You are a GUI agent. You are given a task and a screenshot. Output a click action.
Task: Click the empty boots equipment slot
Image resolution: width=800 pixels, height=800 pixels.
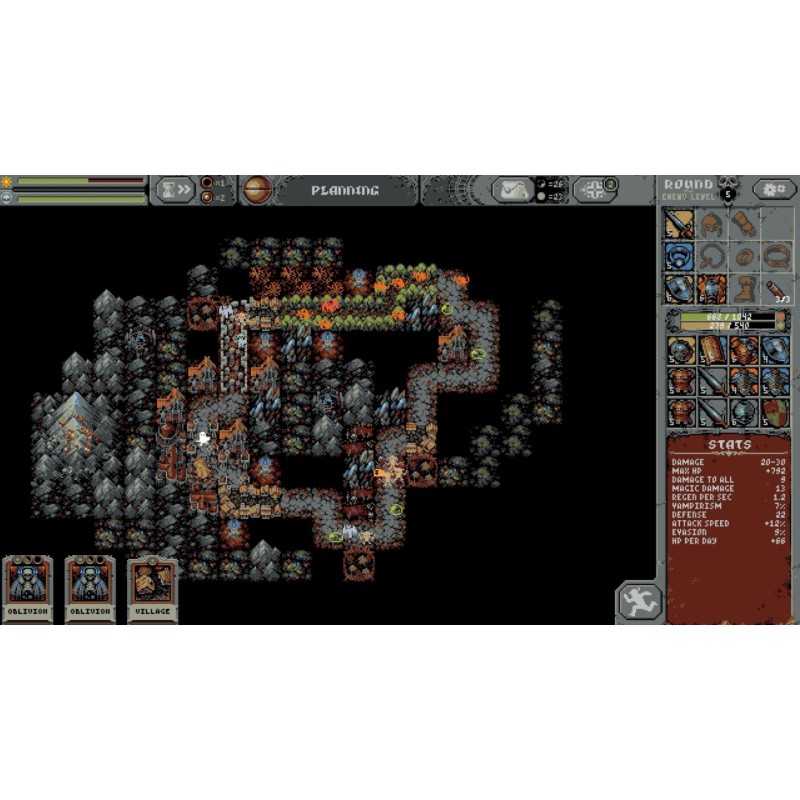[x=743, y=289]
